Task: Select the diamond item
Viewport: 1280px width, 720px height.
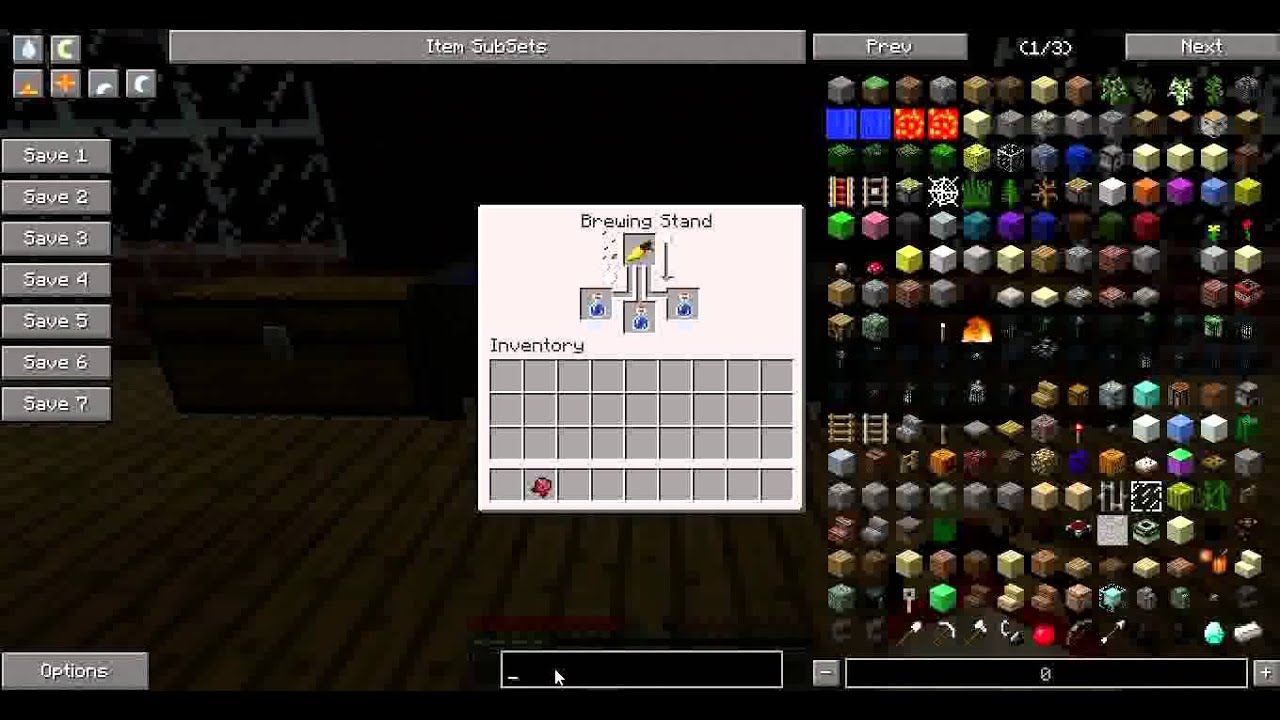Action: 1214,634
